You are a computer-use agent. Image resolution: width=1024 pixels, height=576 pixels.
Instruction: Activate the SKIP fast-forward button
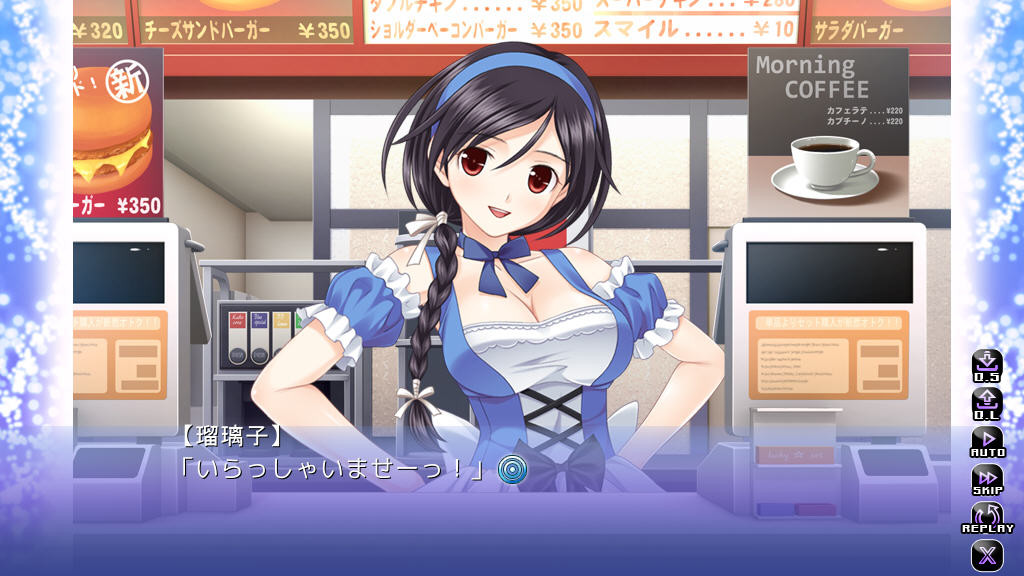pos(987,479)
